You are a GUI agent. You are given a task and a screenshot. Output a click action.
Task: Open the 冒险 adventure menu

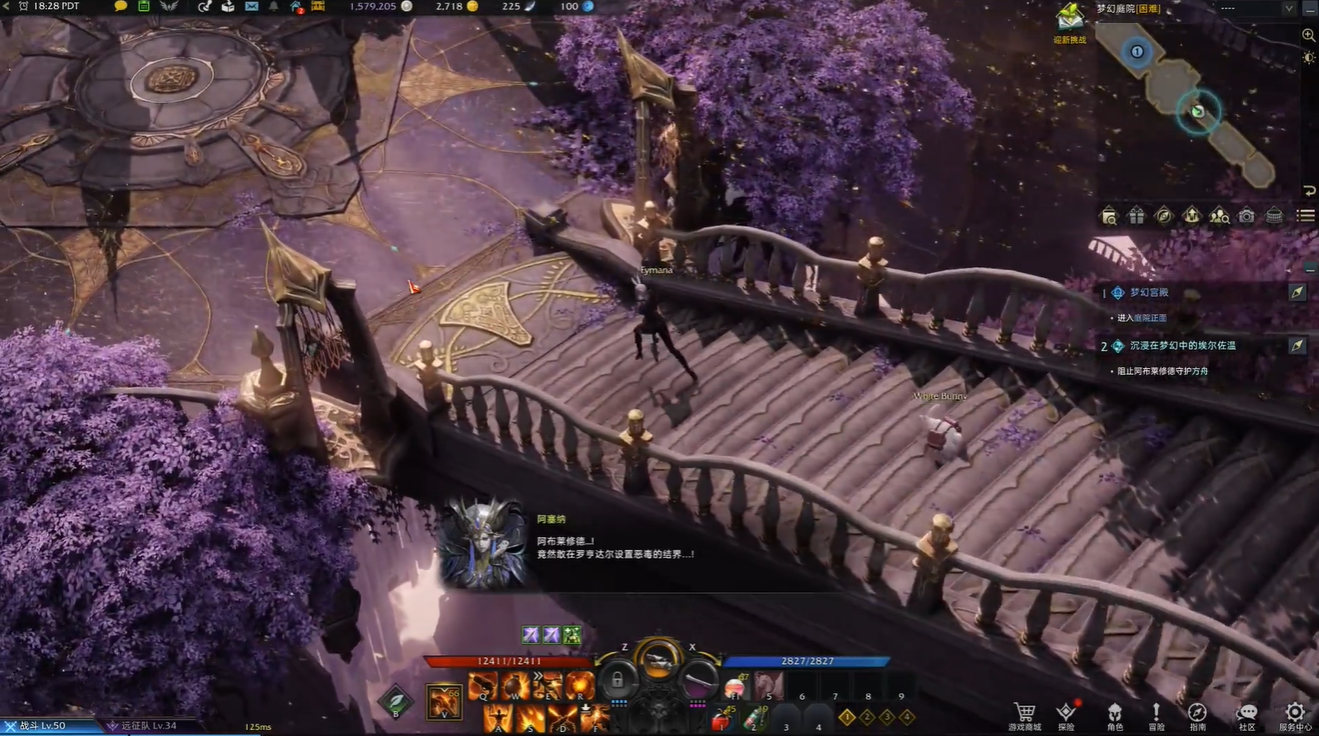point(1156,715)
